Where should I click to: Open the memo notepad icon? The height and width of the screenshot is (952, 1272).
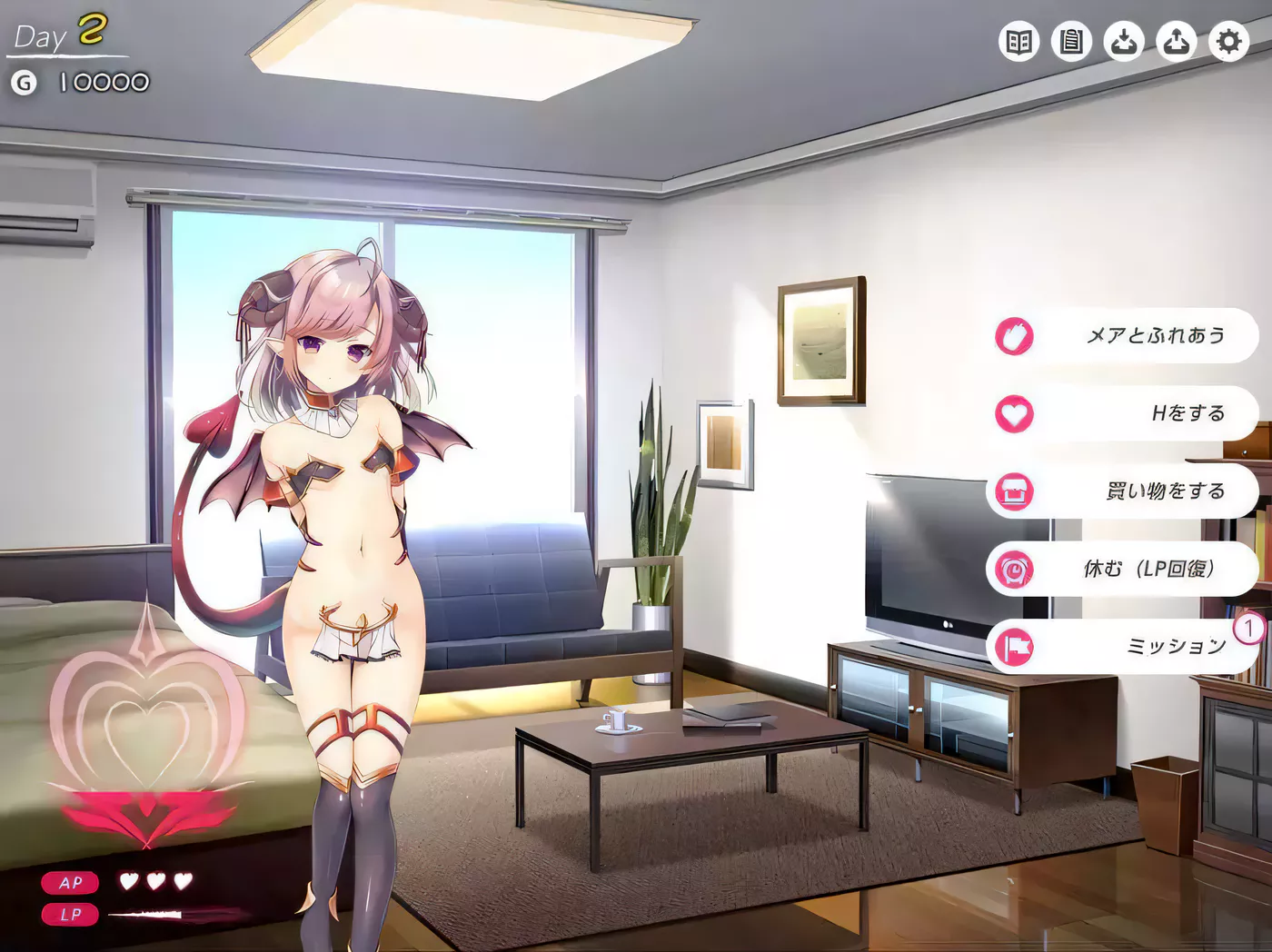[x=1071, y=41]
